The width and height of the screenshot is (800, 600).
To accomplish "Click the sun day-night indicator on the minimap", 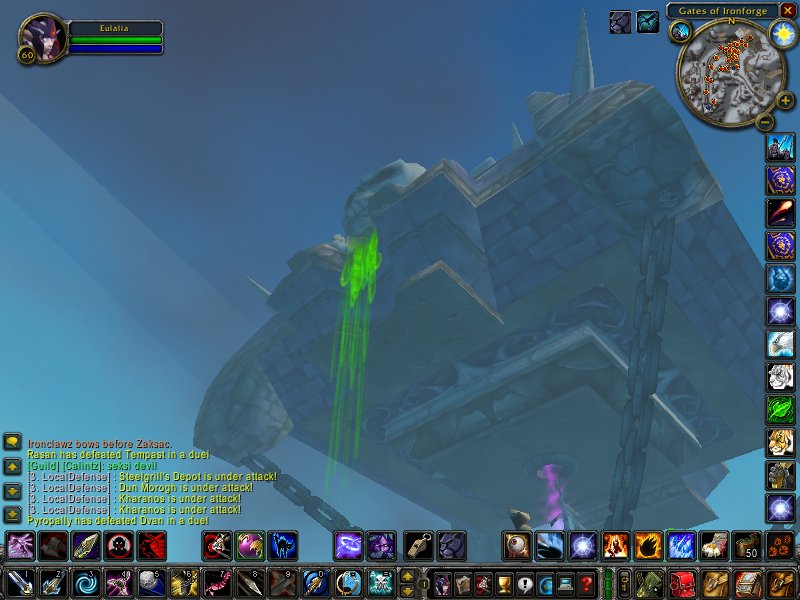I will [x=781, y=33].
